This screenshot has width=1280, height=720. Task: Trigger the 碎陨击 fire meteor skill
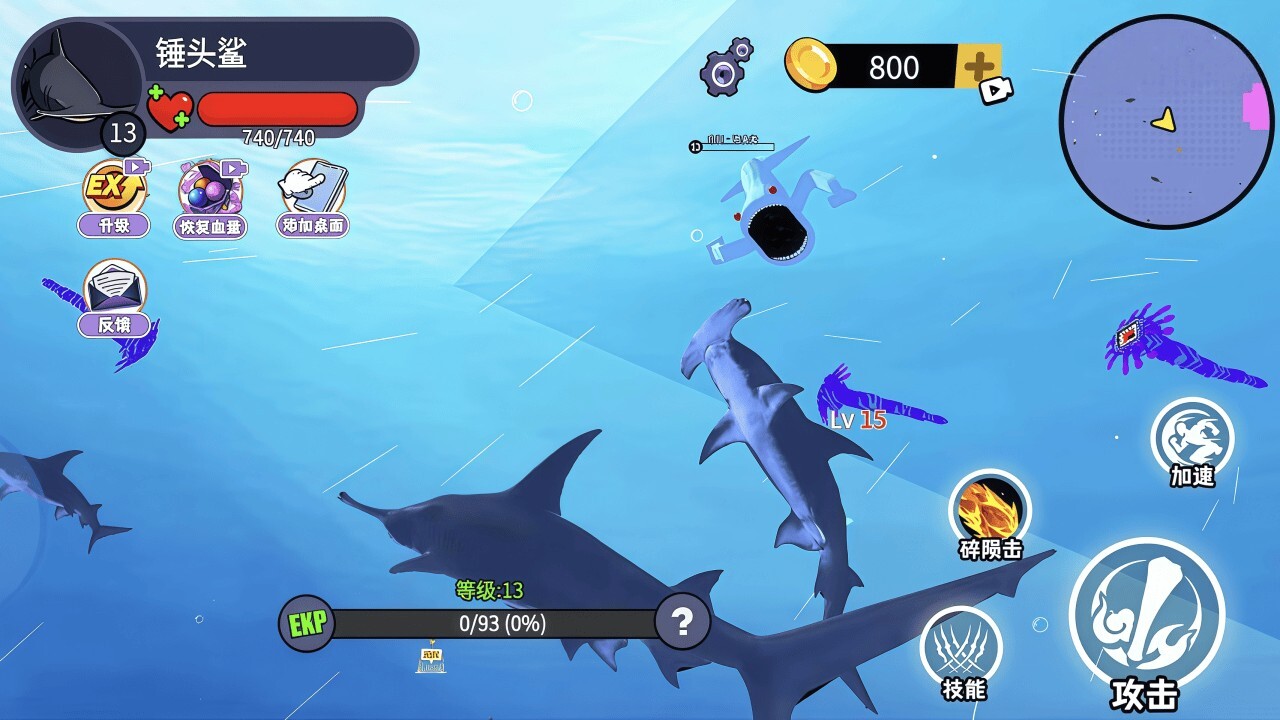click(990, 510)
